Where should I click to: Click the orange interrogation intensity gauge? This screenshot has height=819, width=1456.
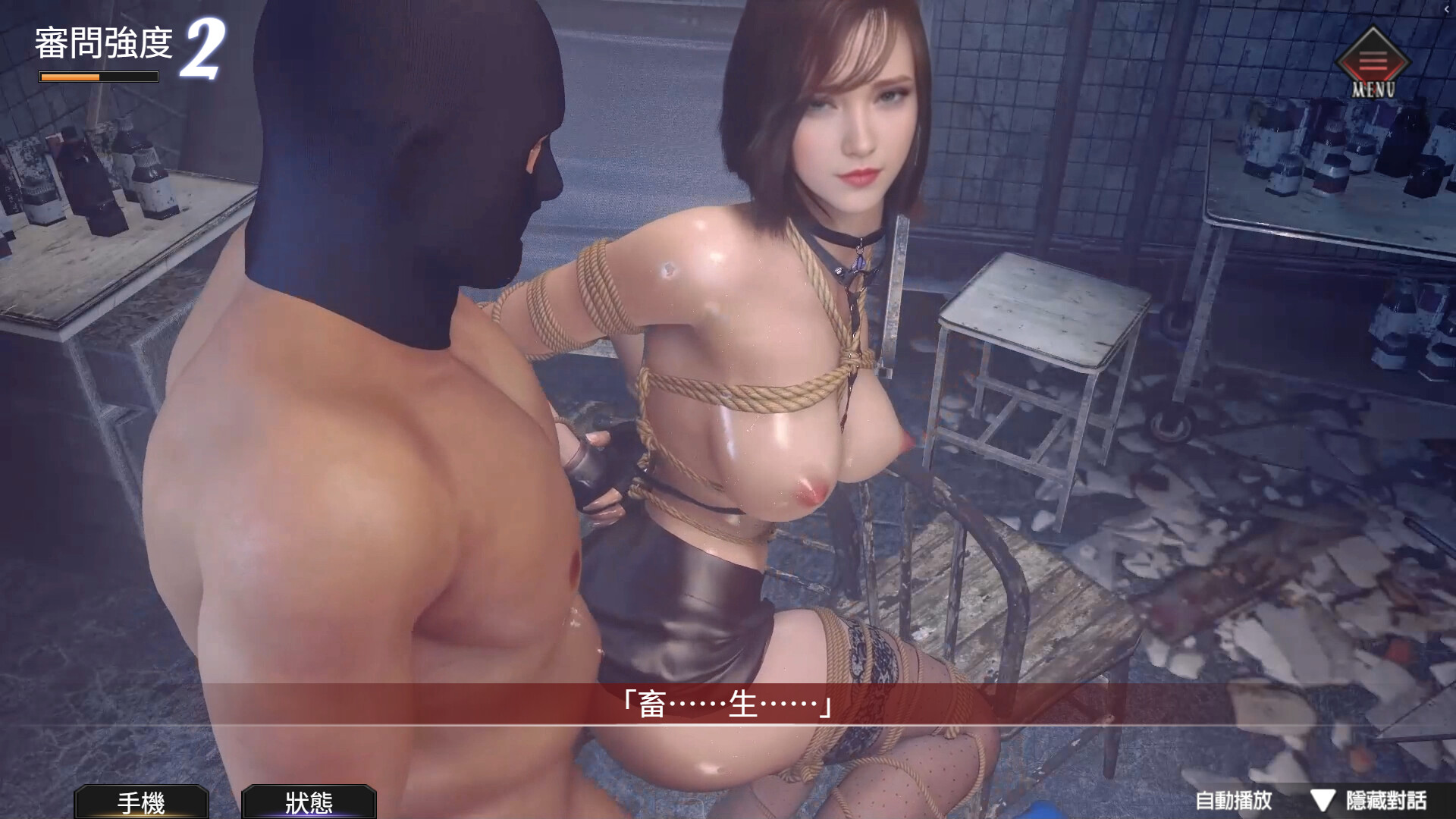click(x=97, y=77)
